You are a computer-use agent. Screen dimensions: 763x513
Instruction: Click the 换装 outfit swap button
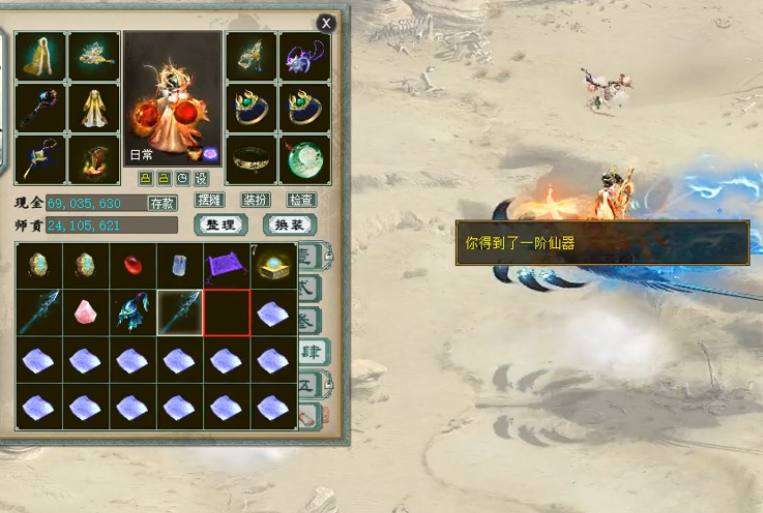(x=290, y=225)
